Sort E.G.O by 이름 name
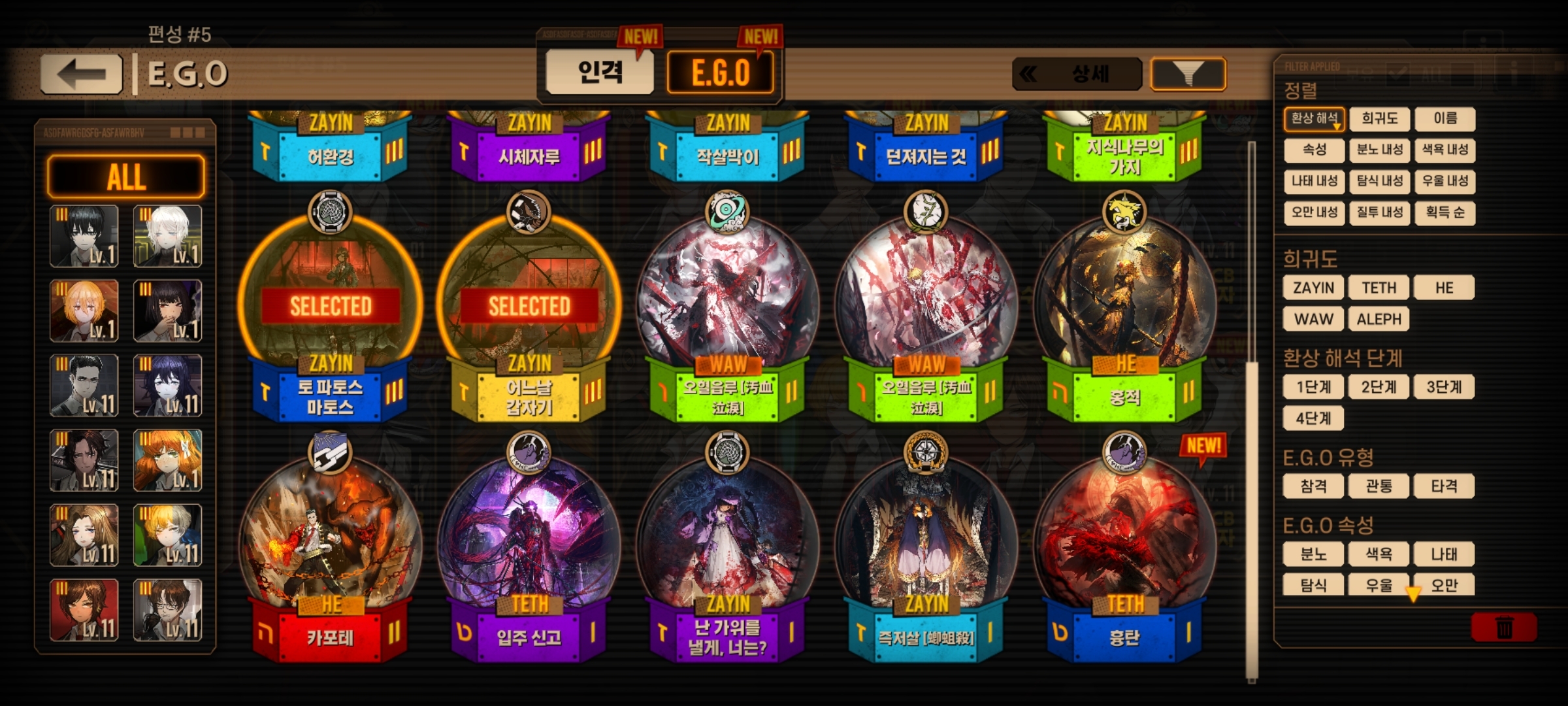 1445,119
